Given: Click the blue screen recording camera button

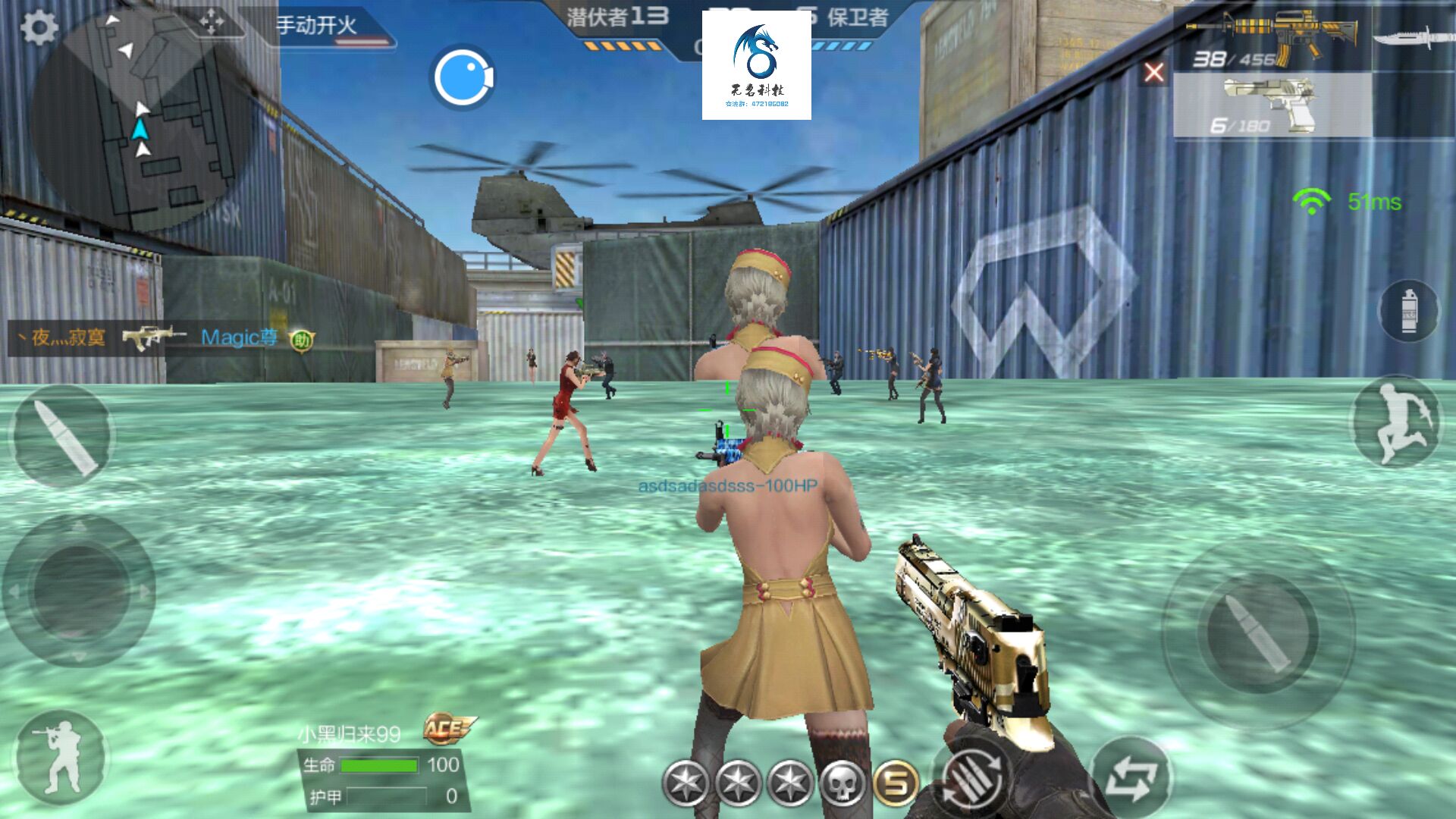Looking at the screenshot, I should [462, 77].
